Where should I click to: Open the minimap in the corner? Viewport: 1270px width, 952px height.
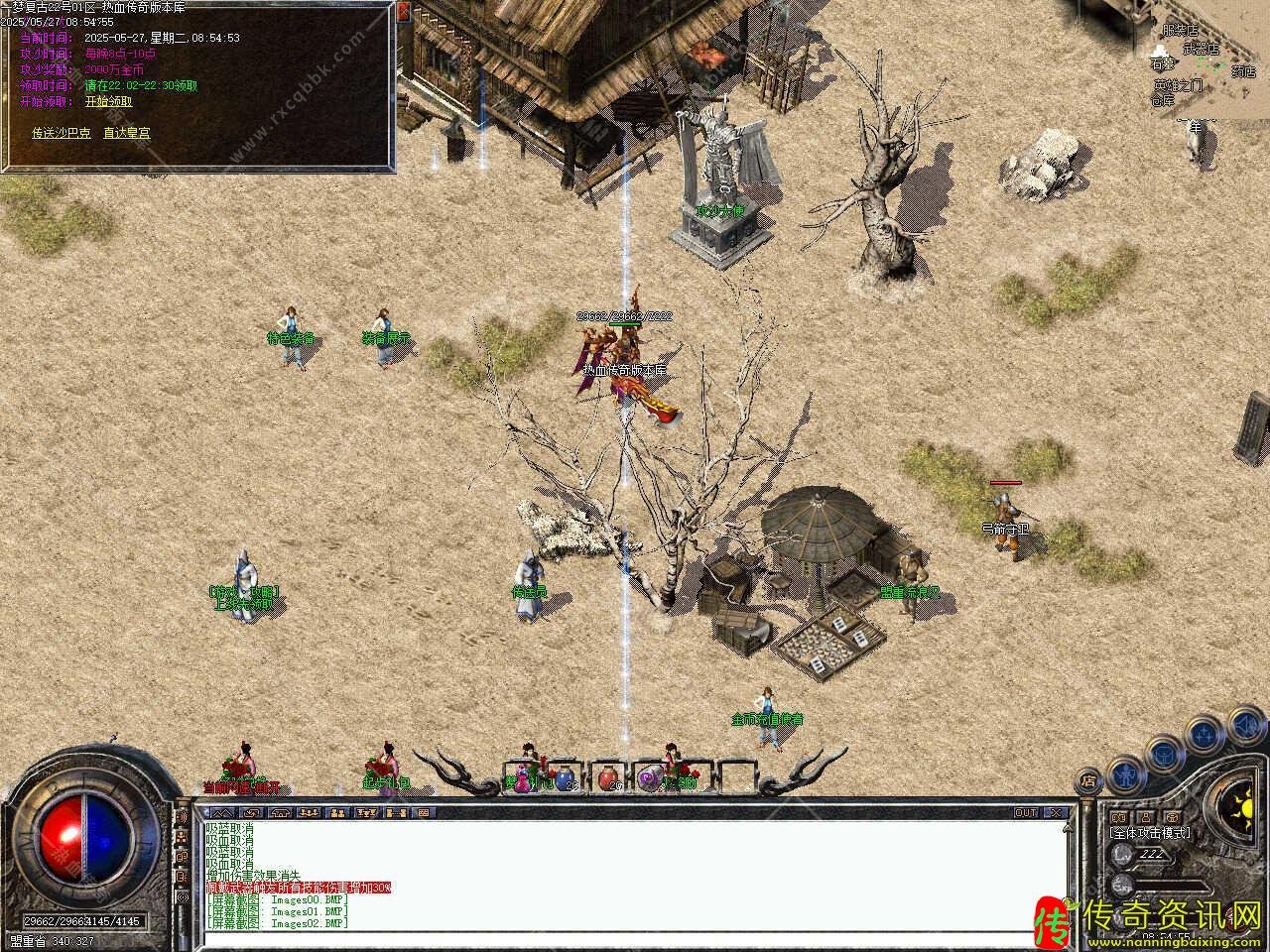coord(1210,59)
